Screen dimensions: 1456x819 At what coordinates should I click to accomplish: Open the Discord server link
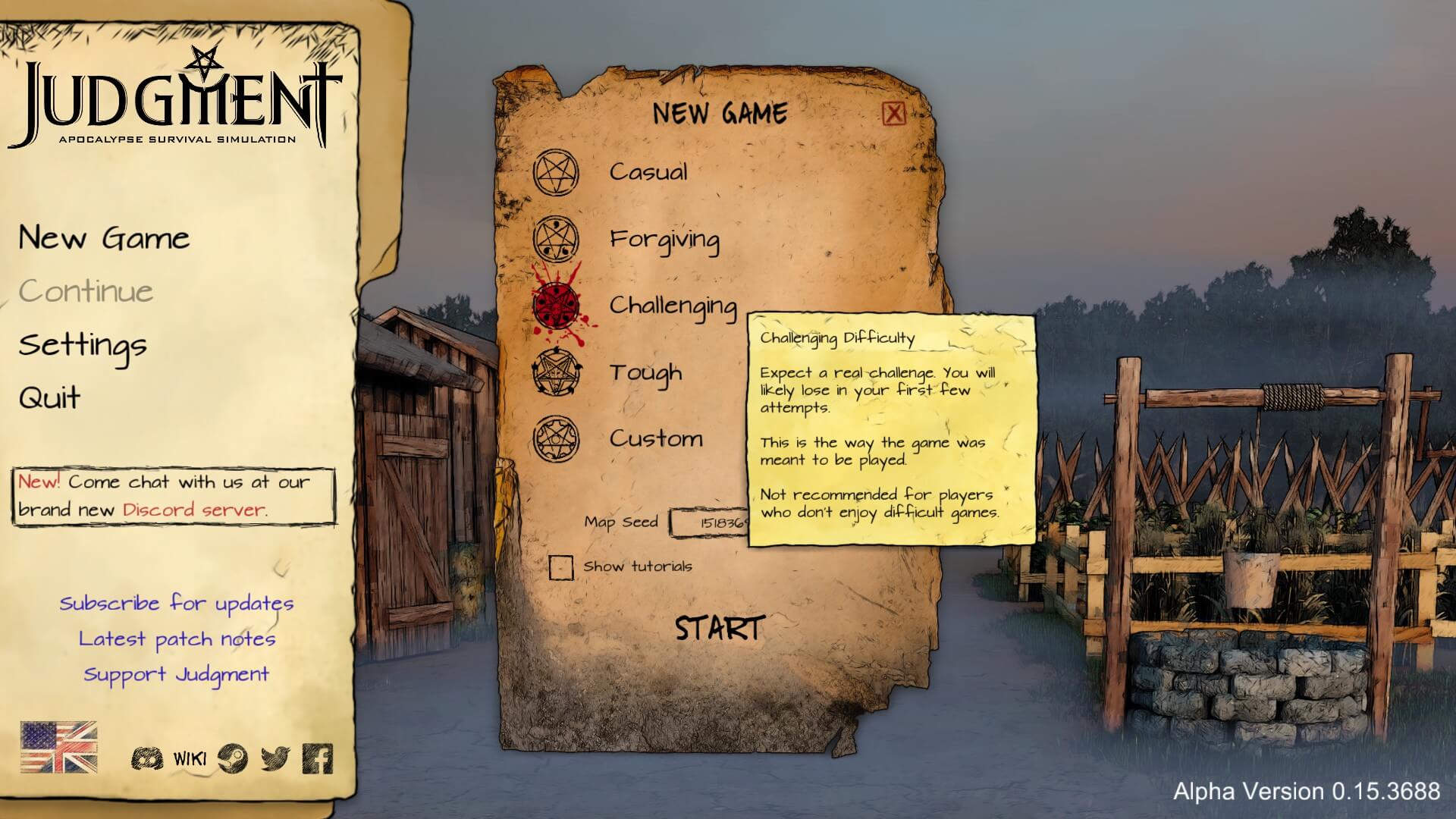pyautogui.click(x=194, y=510)
